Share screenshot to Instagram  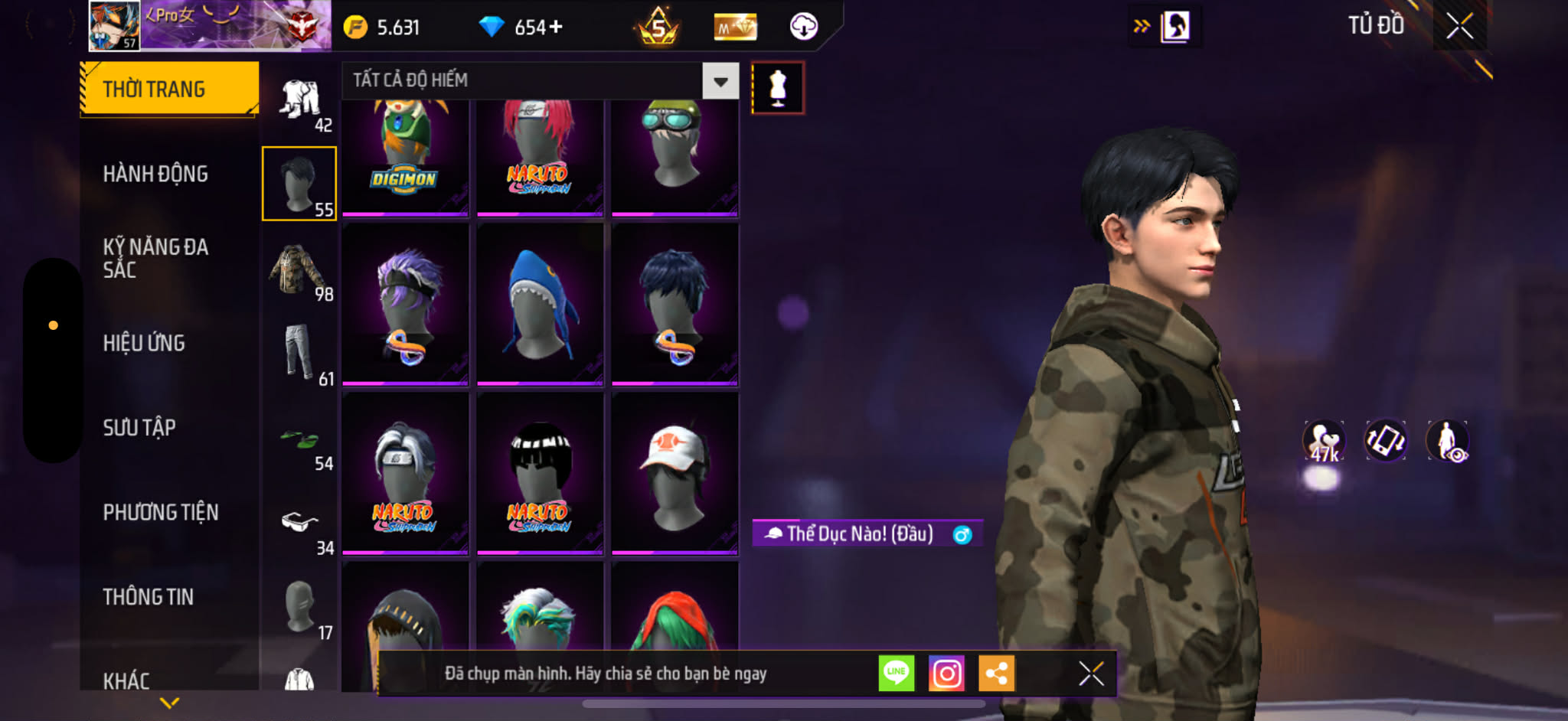point(946,674)
